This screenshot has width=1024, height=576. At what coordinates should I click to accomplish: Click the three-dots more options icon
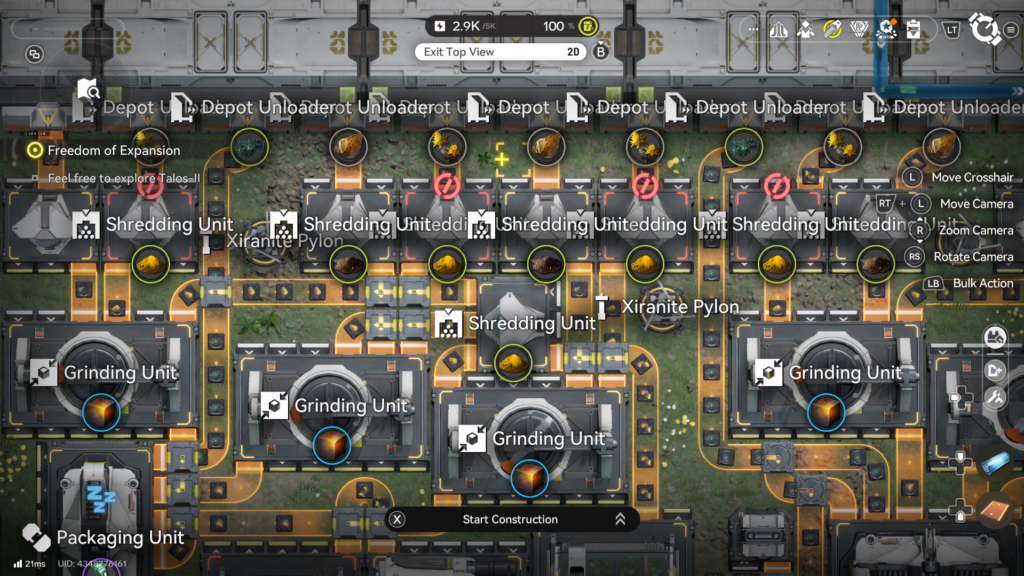coord(753,29)
